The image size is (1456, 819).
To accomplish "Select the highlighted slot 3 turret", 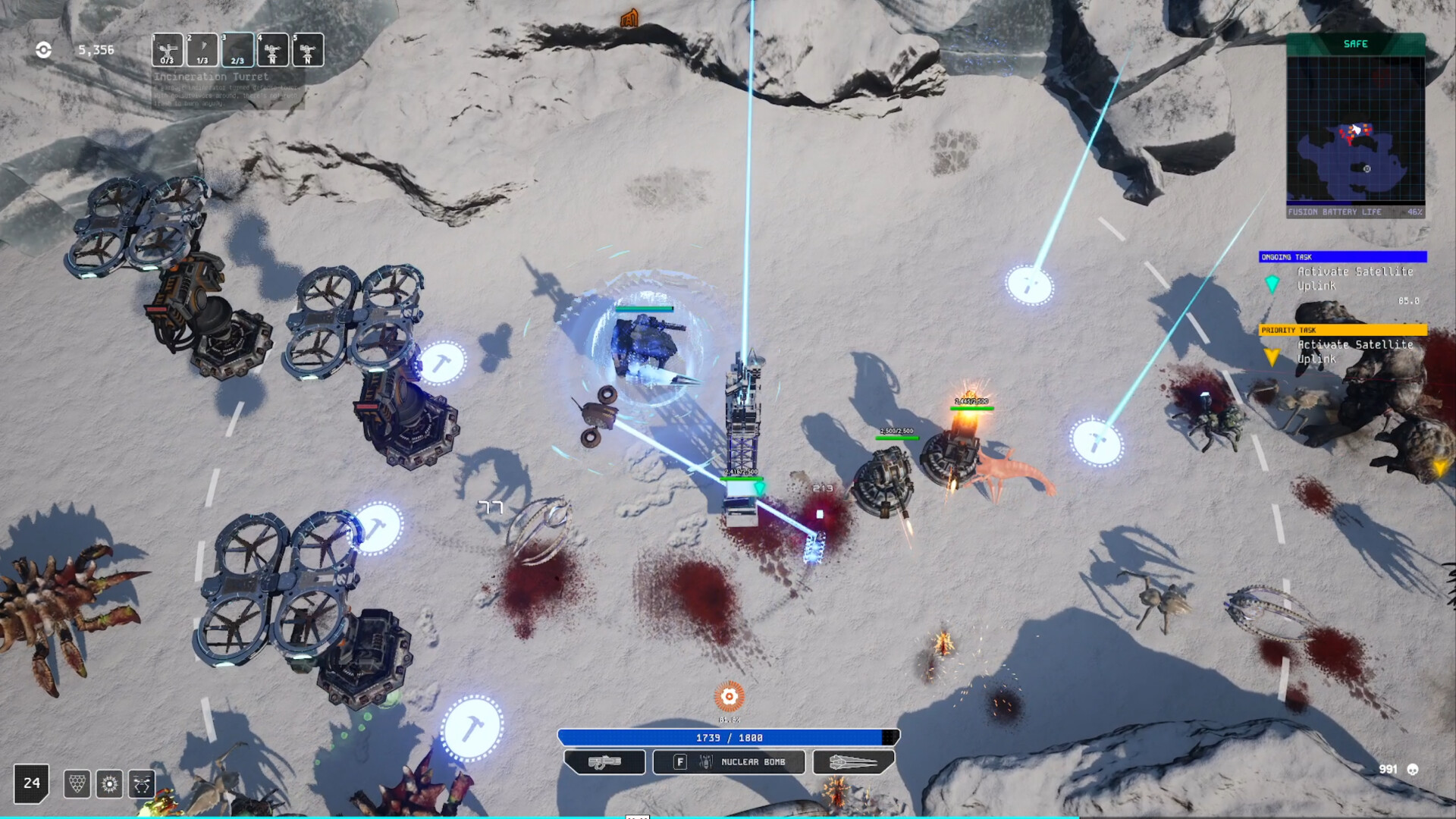I will pos(237,49).
